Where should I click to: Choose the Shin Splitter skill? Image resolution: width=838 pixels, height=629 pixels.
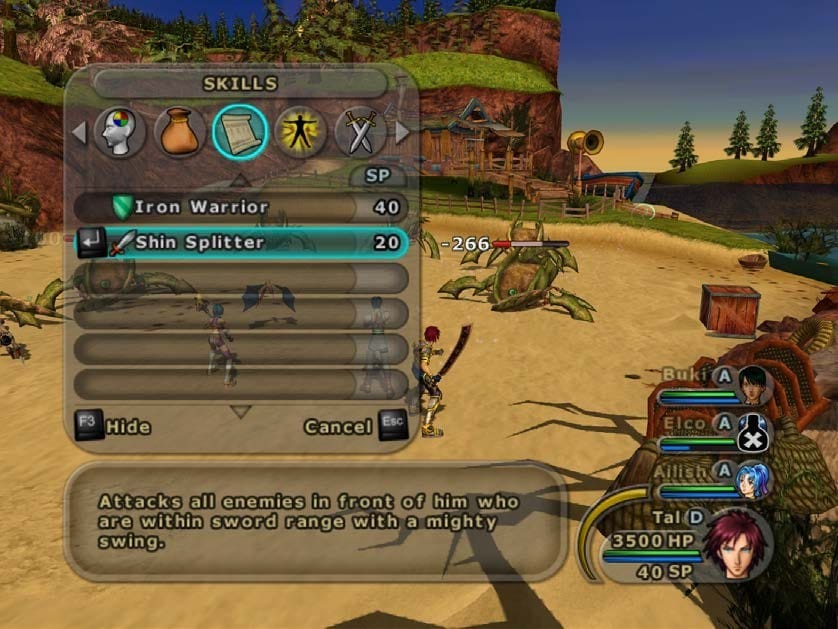coord(240,242)
